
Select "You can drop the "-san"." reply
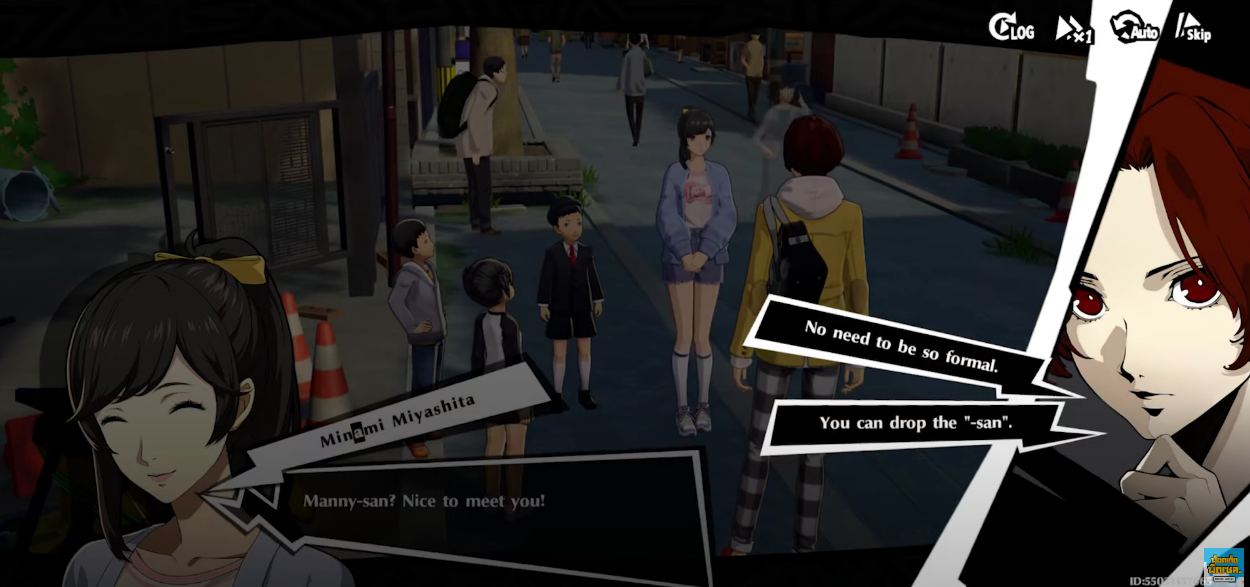click(915, 423)
